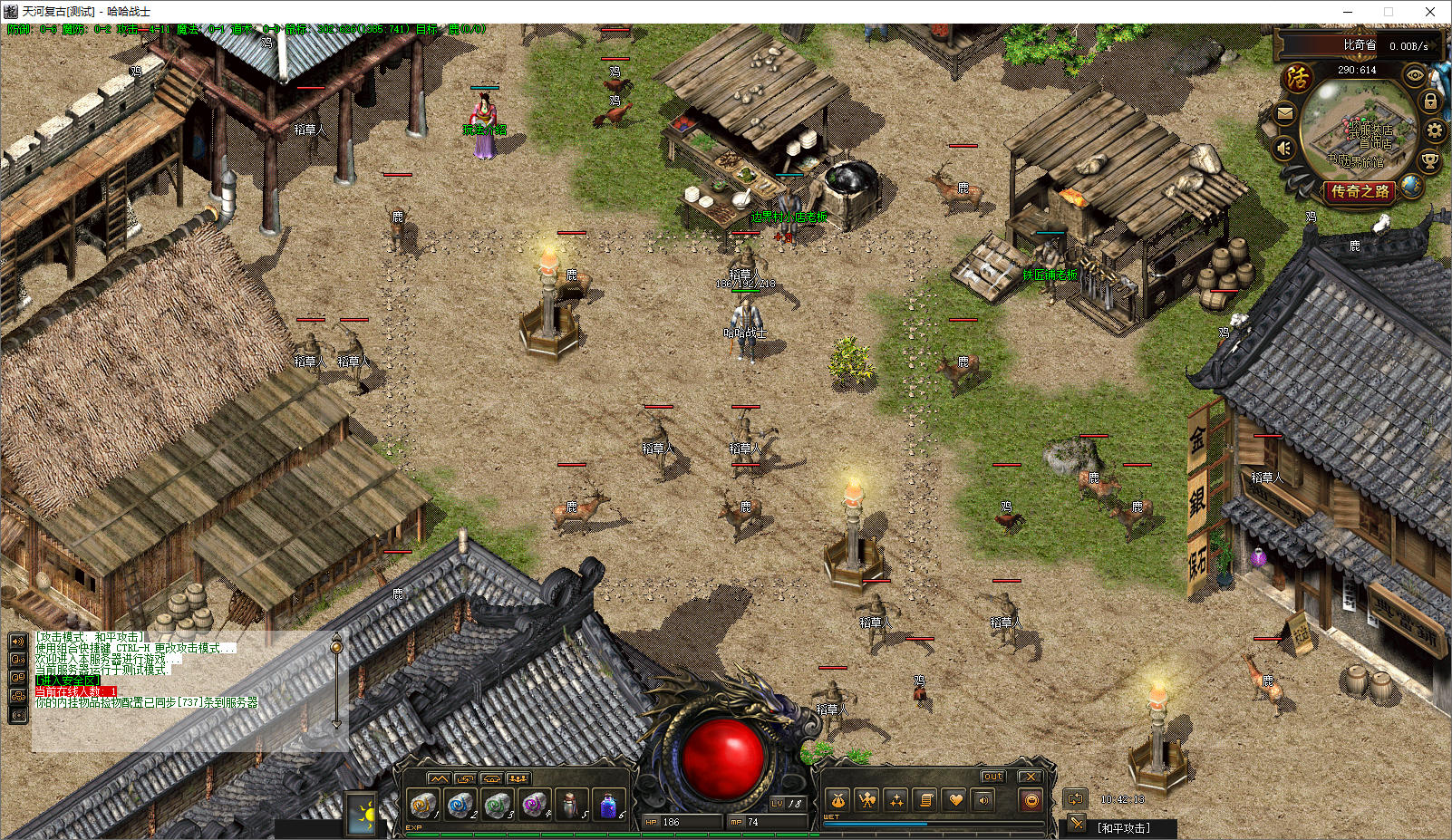Open the character equipment icon
Viewport: 1452px width, 840px height.
(x=867, y=800)
